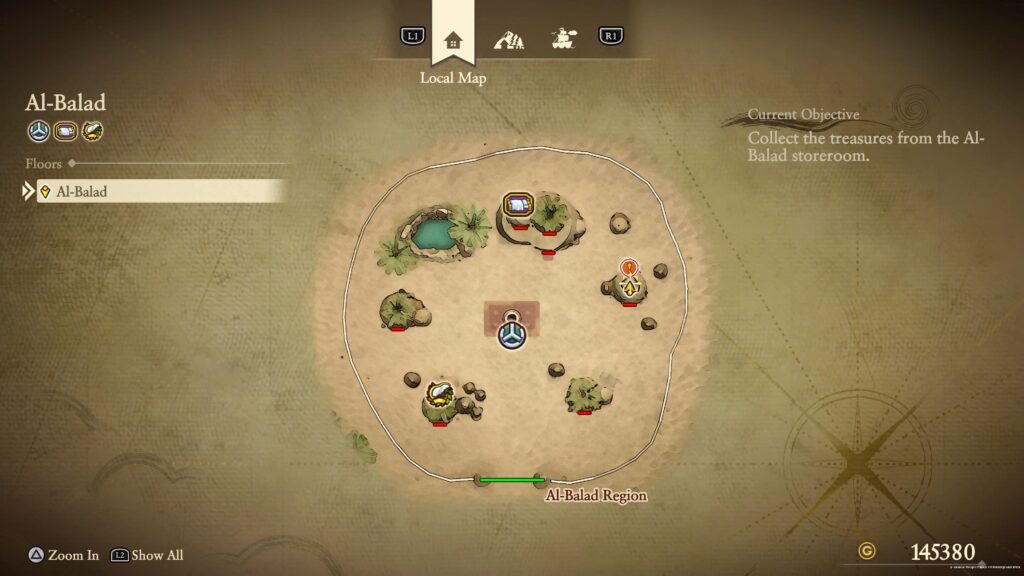Viewport: 1024px width, 576px height.
Task: Toggle the fast travel legend icon under Al-Balad
Action: 38,130
